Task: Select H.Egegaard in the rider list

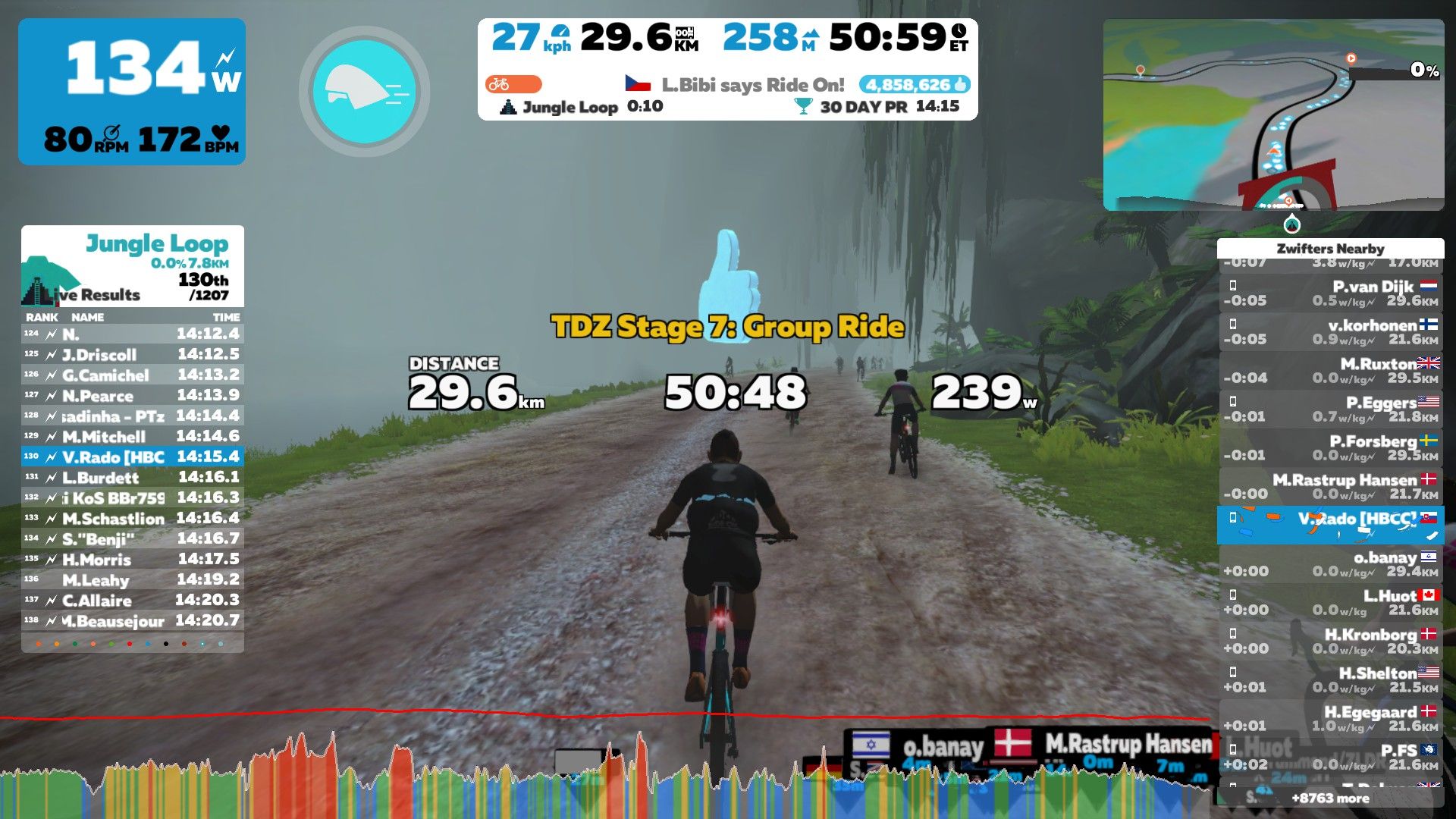Action: point(1330,718)
